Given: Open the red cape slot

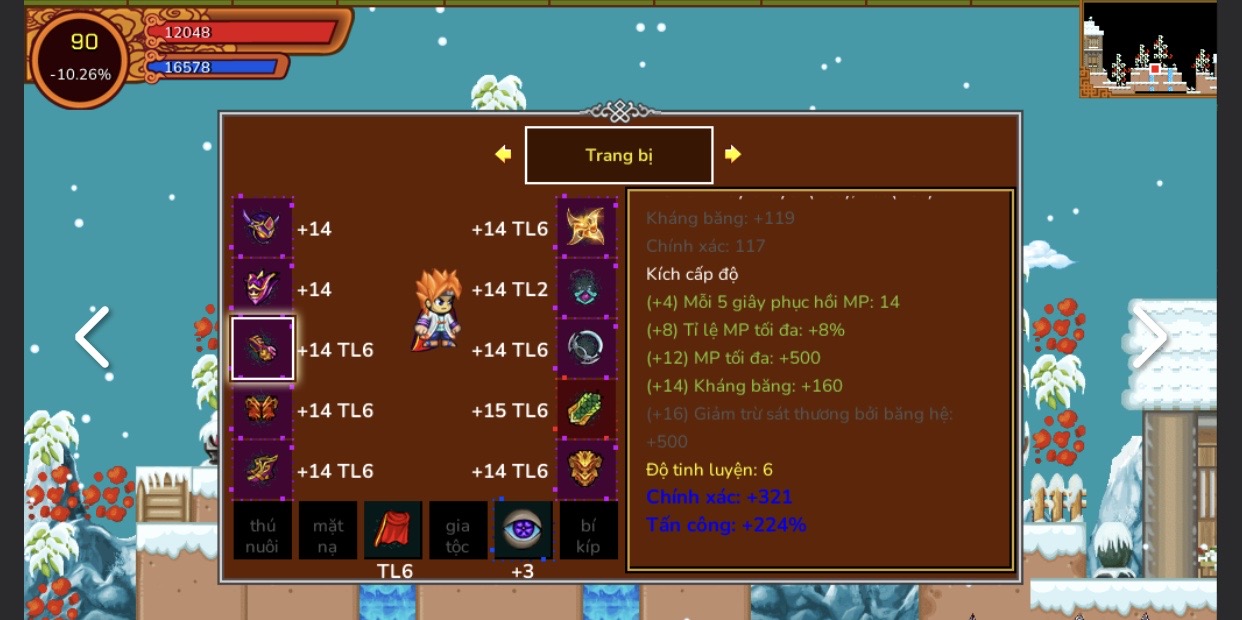Looking at the screenshot, I should coord(393,530).
